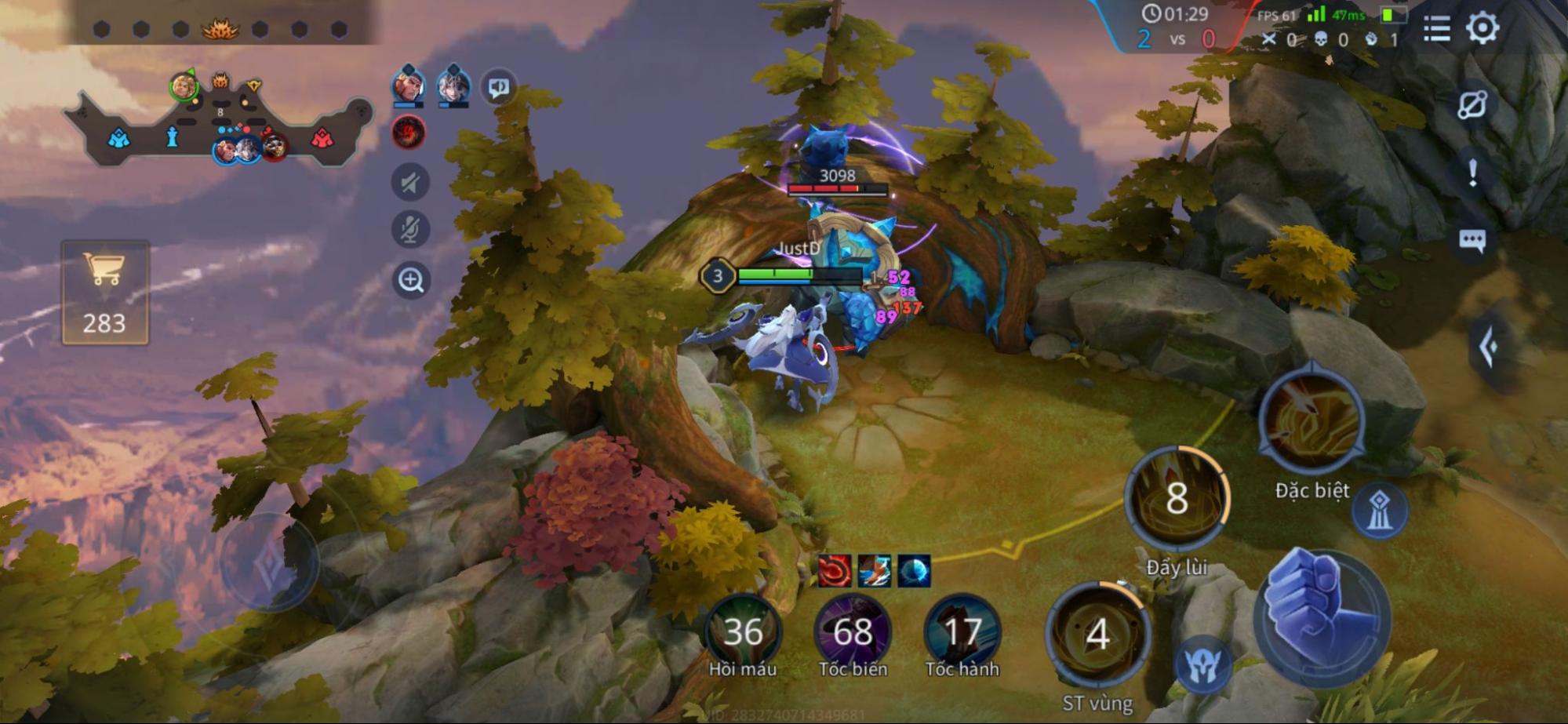Select the tower attack target button
Screen dimensions: 1568x724
pos(1379,511)
